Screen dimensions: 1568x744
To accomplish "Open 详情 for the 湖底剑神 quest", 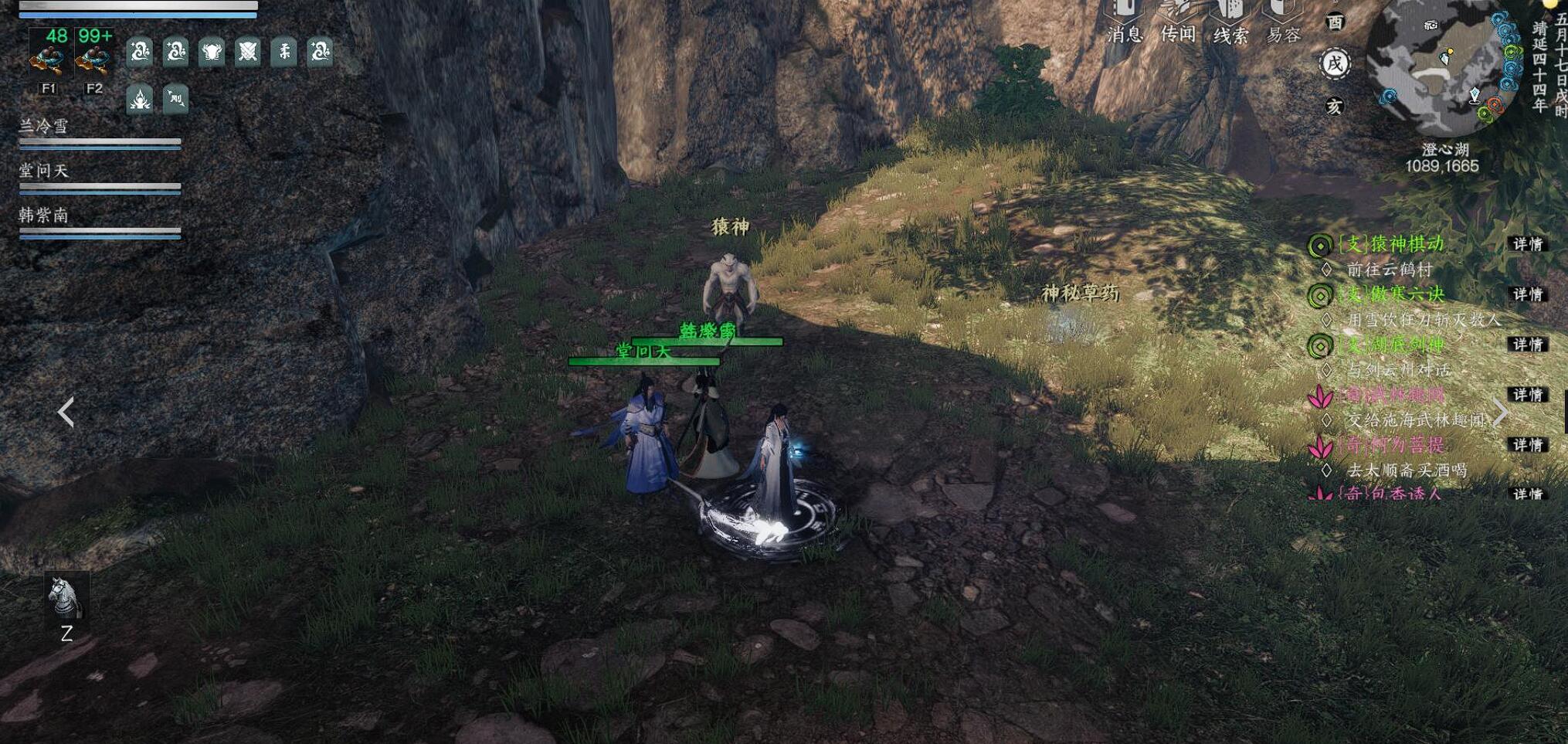I will 1527,345.
